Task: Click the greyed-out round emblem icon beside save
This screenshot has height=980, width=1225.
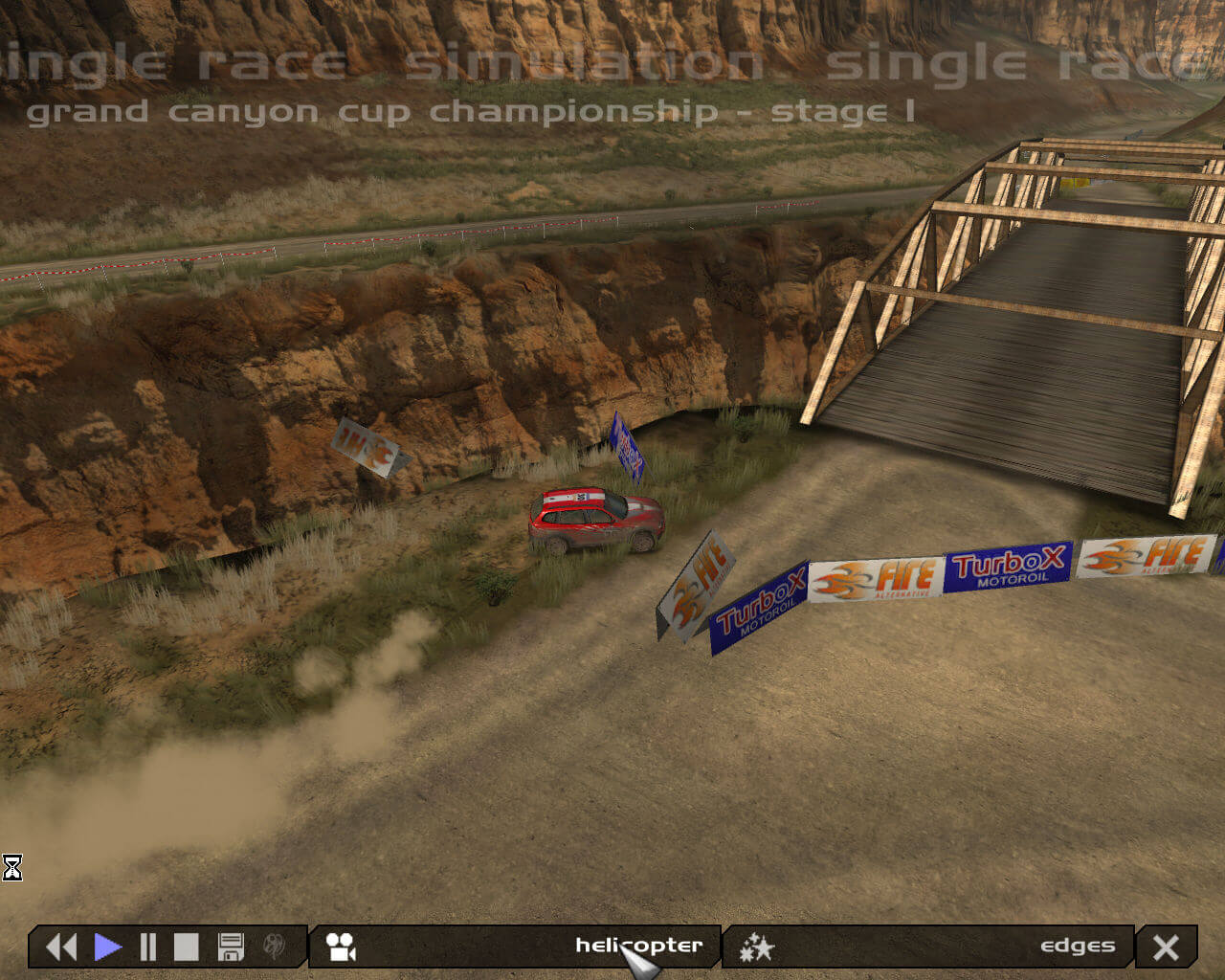Action: coord(275,947)
